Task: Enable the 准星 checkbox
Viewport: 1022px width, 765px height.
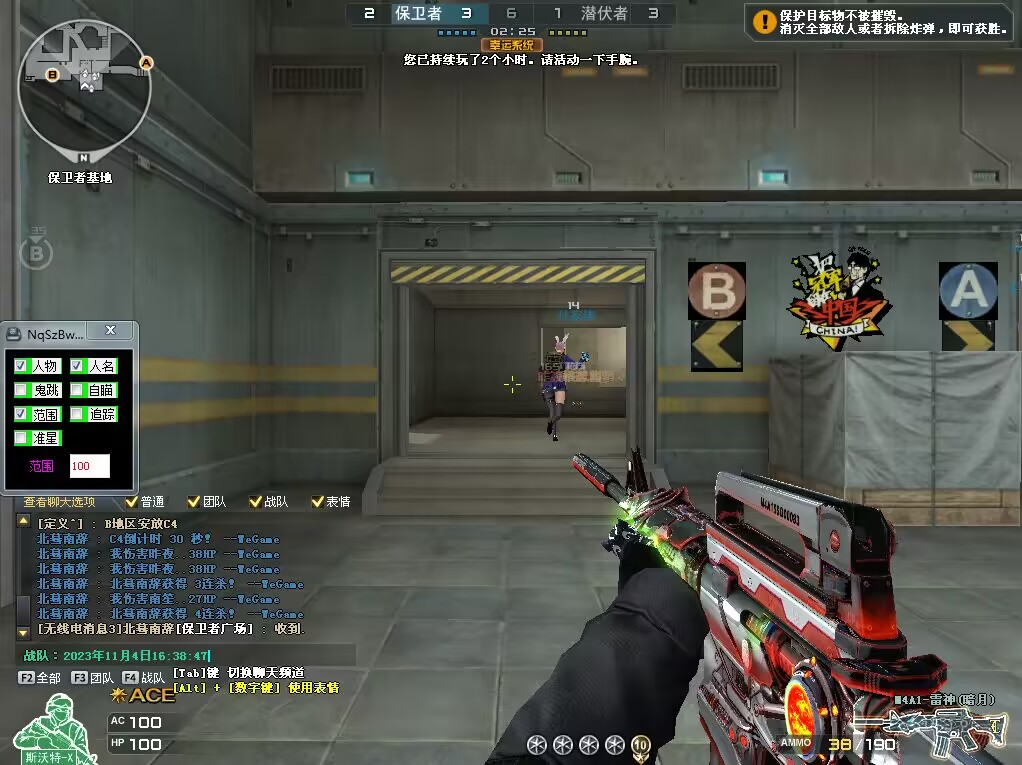Action: tap(21, 438)
